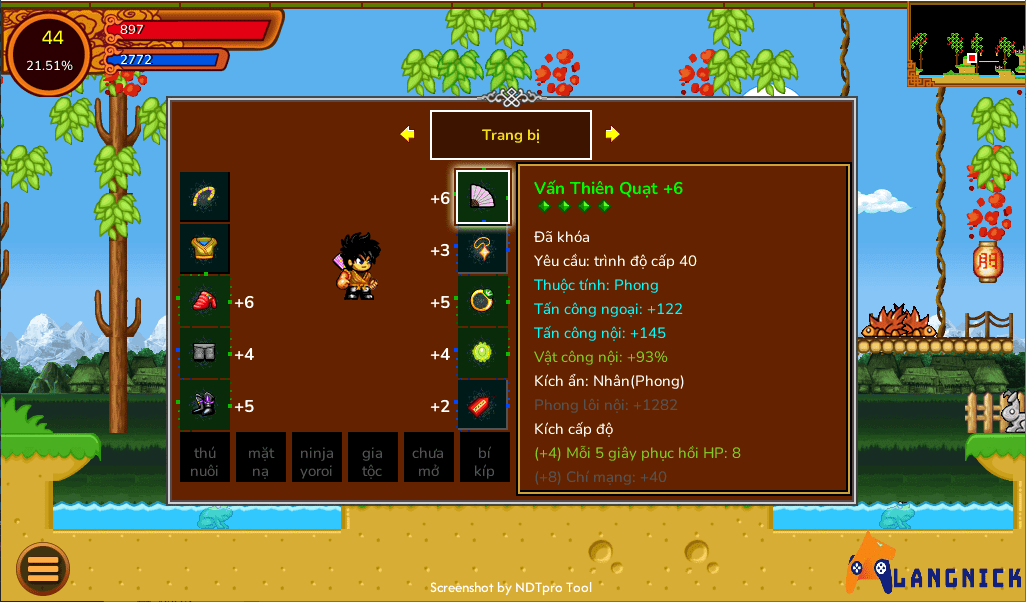Select the green jade charm +4 slot
Viewport: 1026px width, 602px height.
(x=483, y=354)
